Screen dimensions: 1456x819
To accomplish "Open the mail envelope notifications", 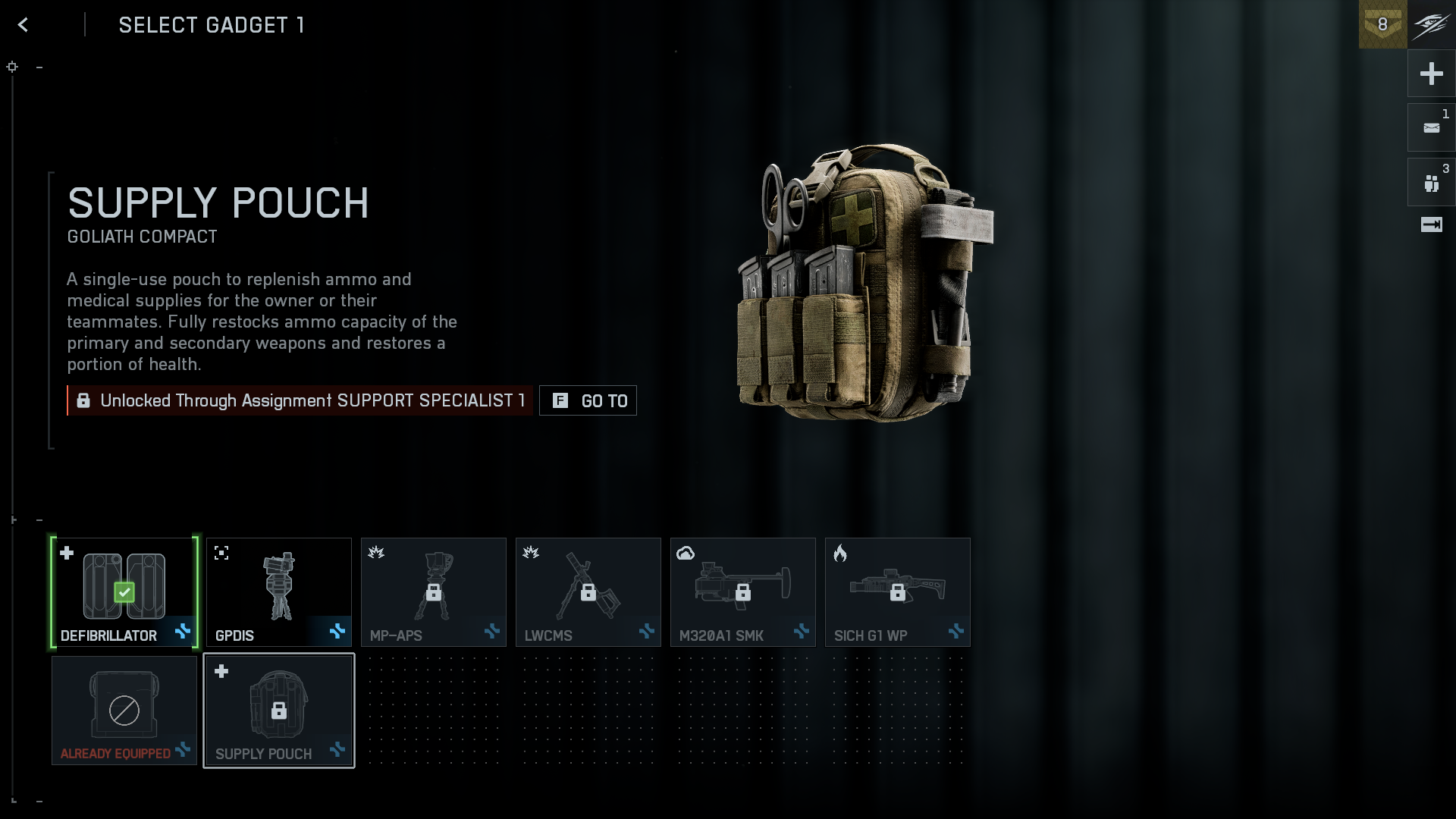I will pos(1431,128).
